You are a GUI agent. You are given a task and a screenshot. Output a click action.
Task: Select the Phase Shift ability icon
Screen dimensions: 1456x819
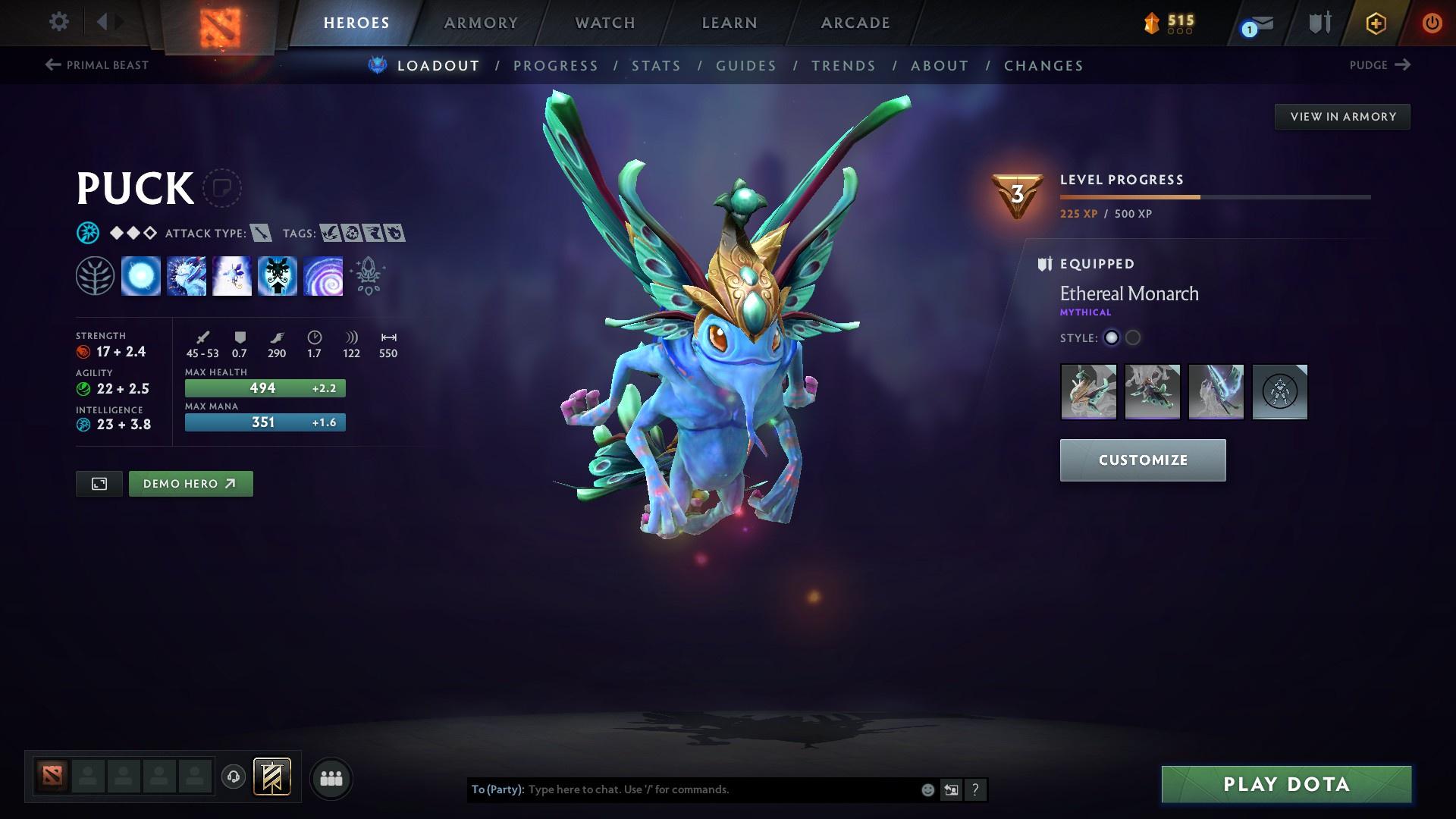pos(231,275)
